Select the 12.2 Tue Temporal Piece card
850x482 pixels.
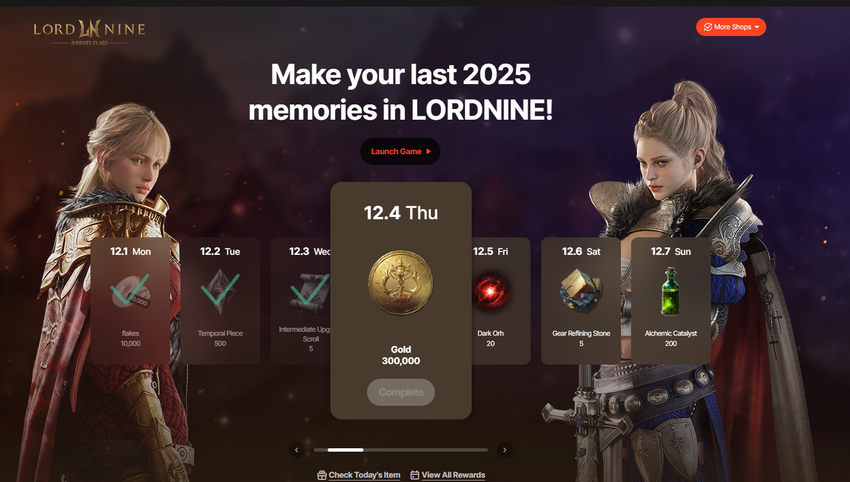click(220, 300)
